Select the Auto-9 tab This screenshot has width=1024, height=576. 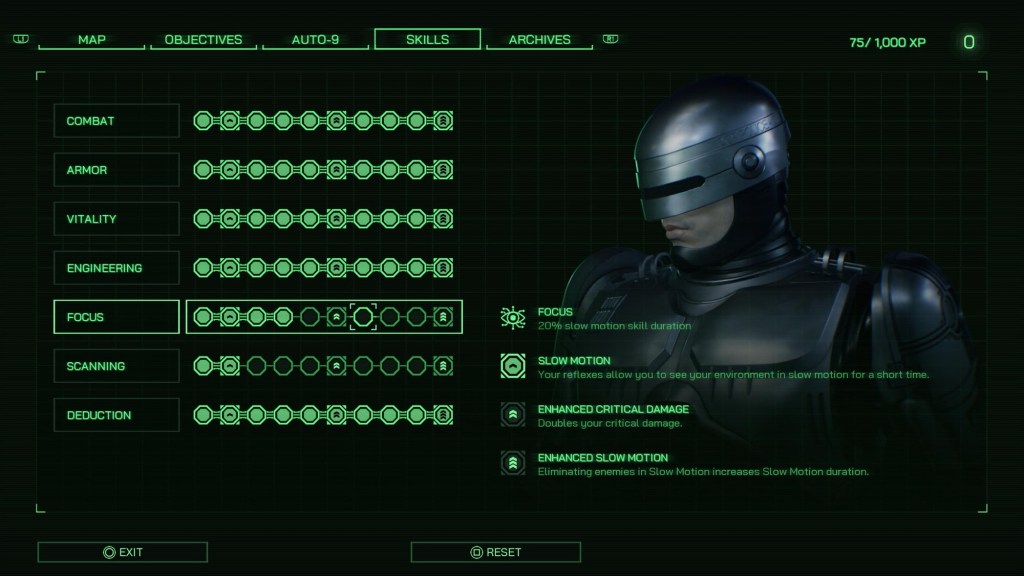pyautogui.click(x=315, y=40)
